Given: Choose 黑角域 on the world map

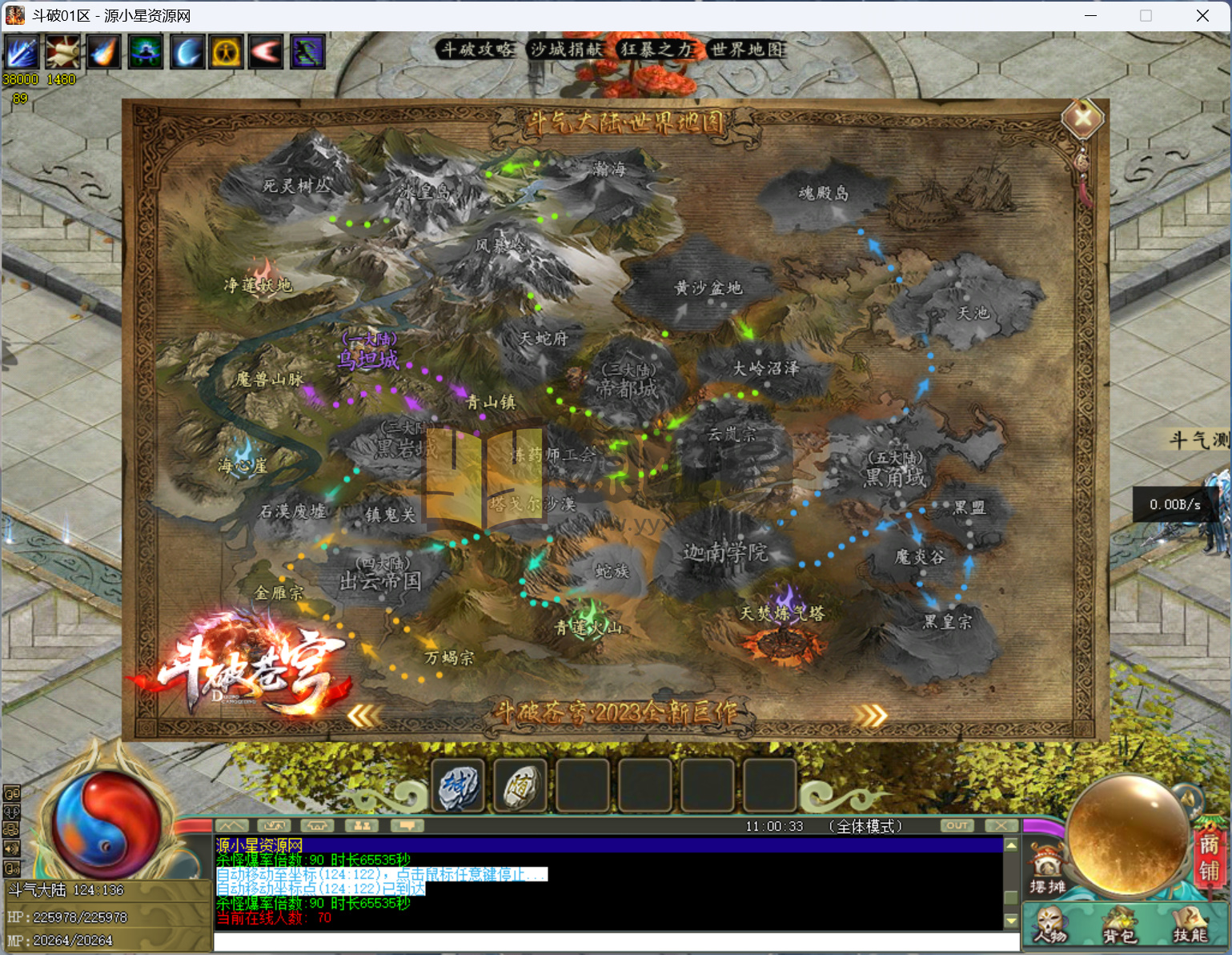Looking at the screenshot, I should click(894, 477).
